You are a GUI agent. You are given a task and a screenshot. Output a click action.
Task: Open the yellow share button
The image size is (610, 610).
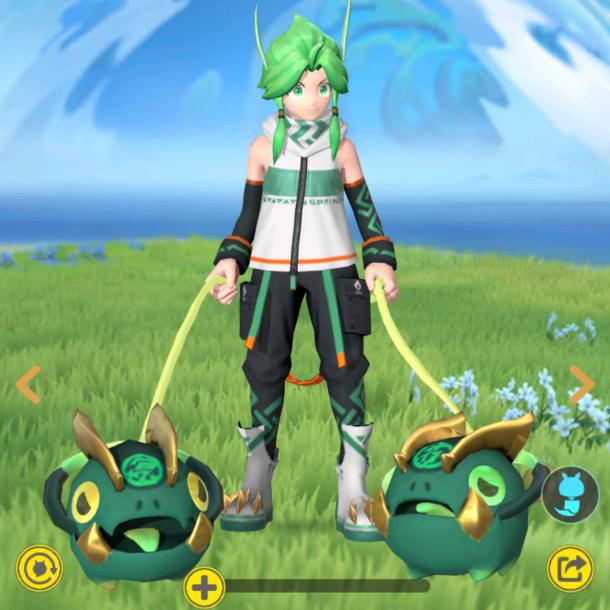[x=570, y=570]
